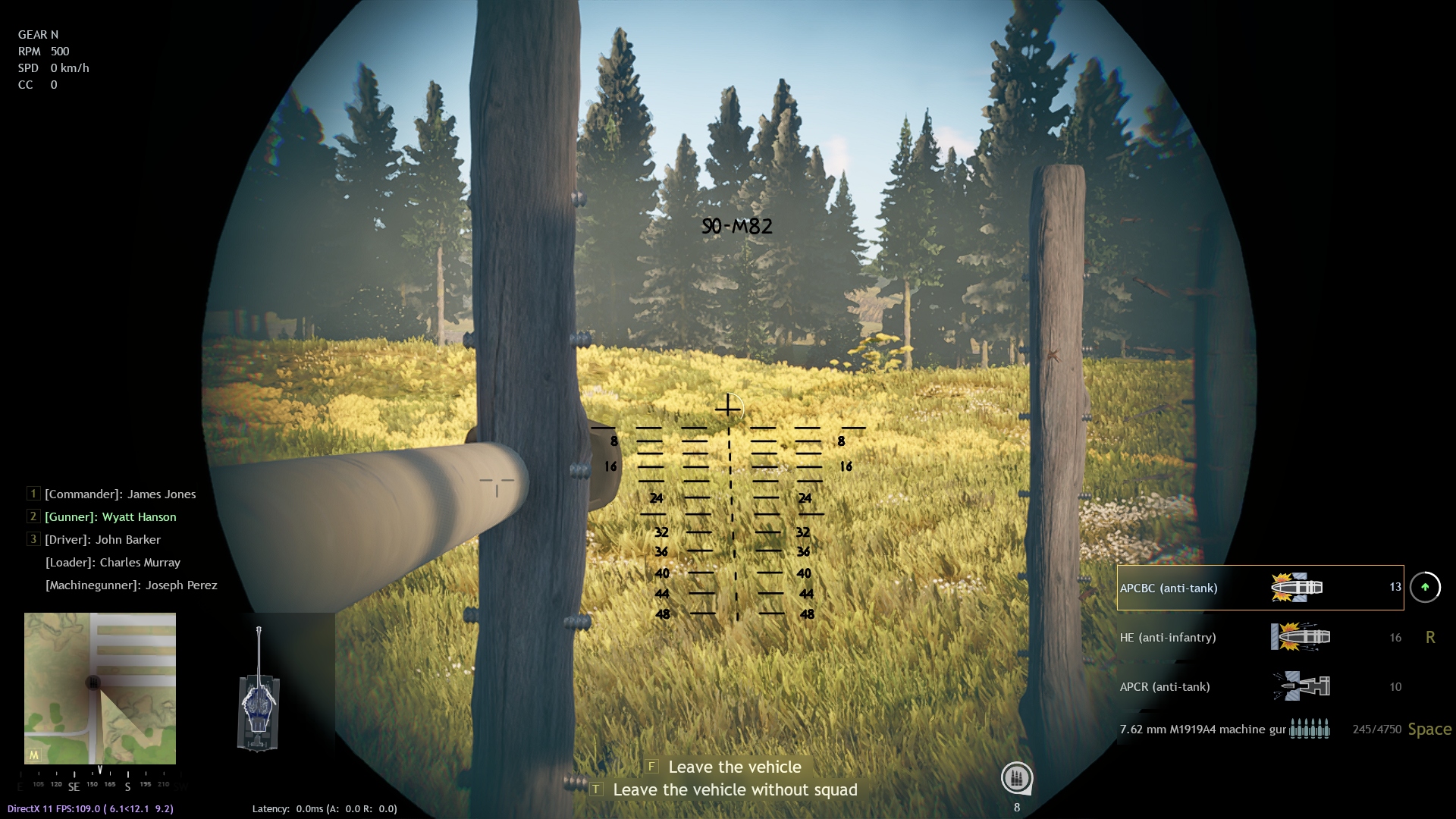This screenshot has height=819, width=1456.
Task: Select Gunner Wyatt Hanson crew slot
Action: point(110,516)
